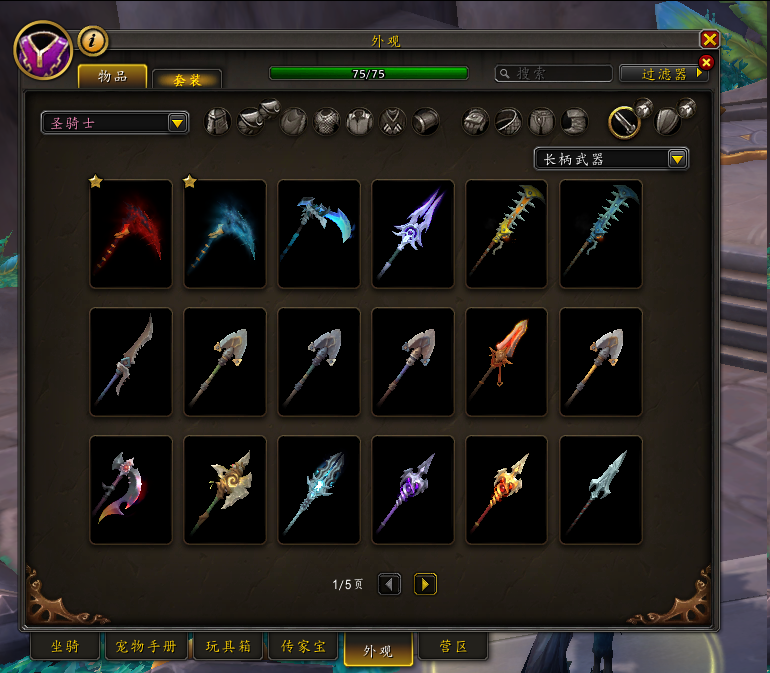Show the 传家宝 heirlooms tab
The height and width of the screenshot is (673, 770).
coord(304,647)
